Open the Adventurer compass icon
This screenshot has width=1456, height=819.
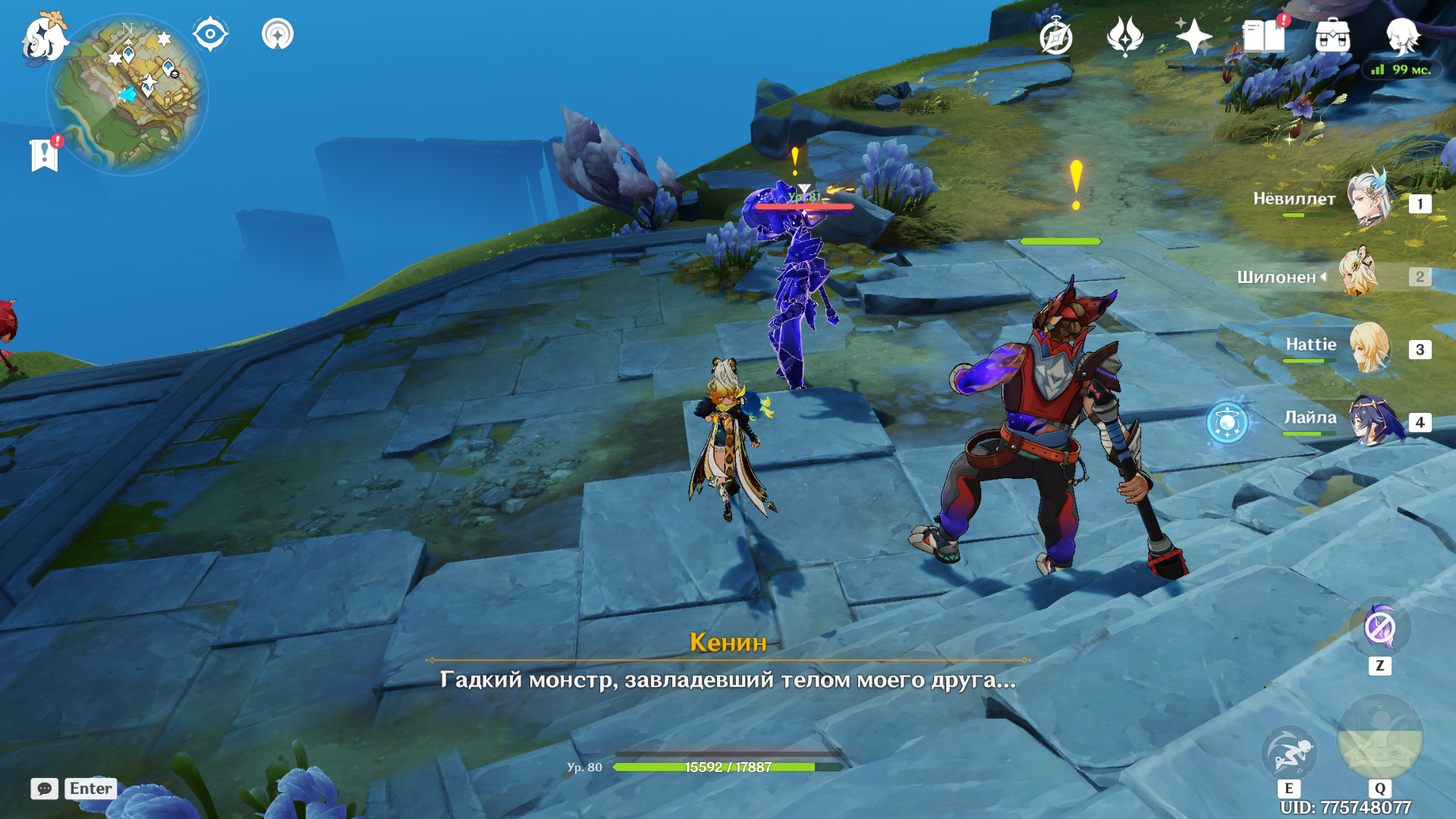pyautogui.click(x=1055, y=37)
